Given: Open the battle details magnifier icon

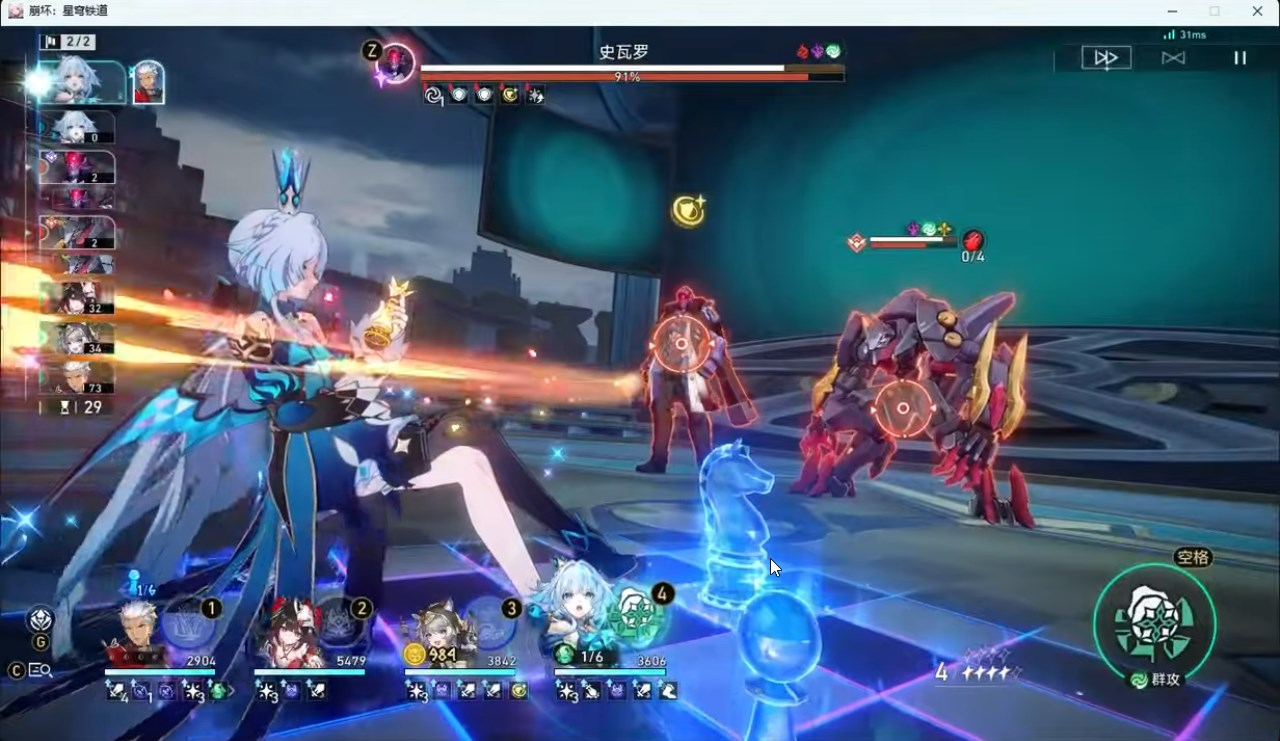Looking at the screenshot, I should (x=41, y=670).
